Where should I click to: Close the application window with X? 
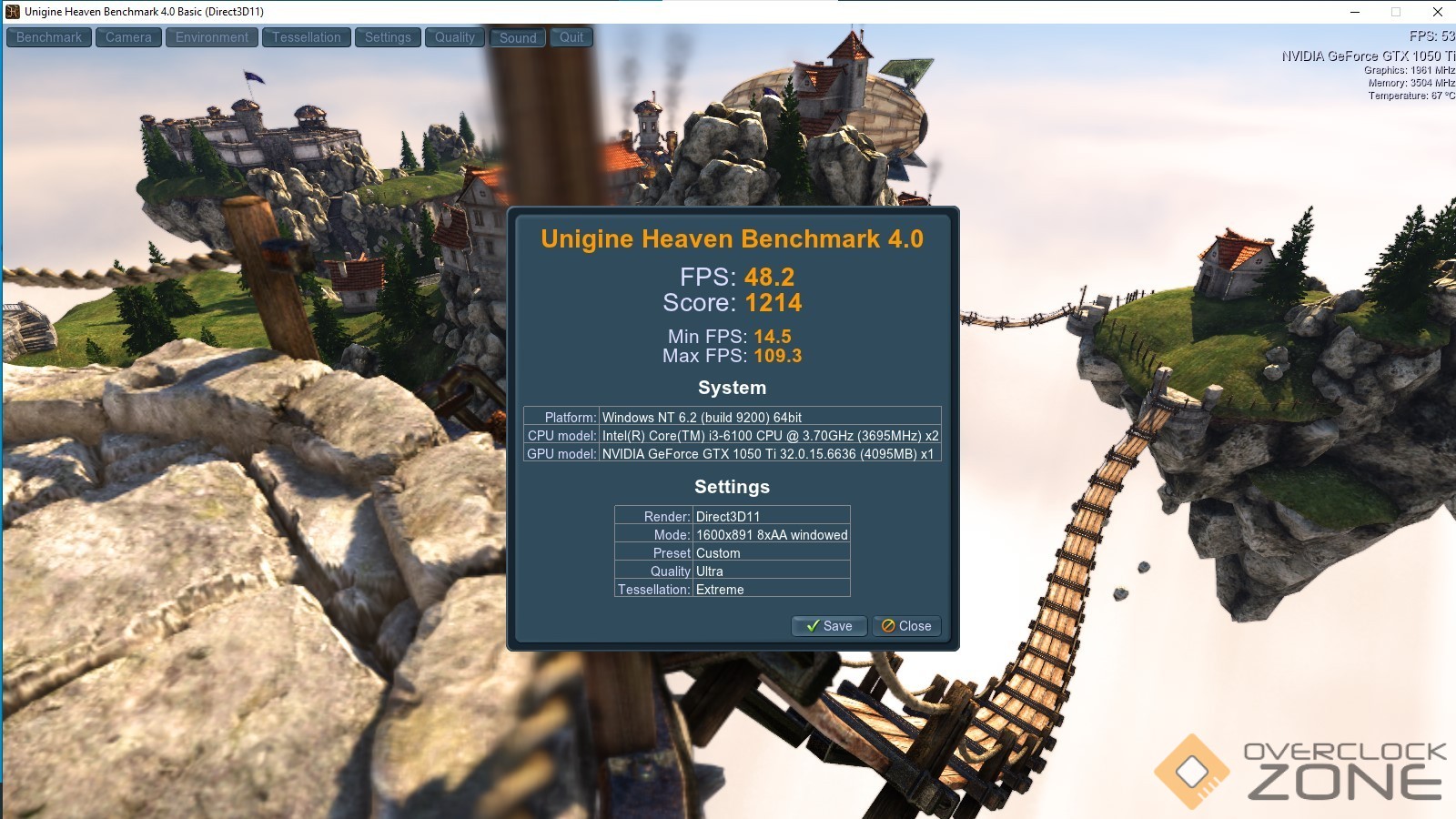[1438, 12]
